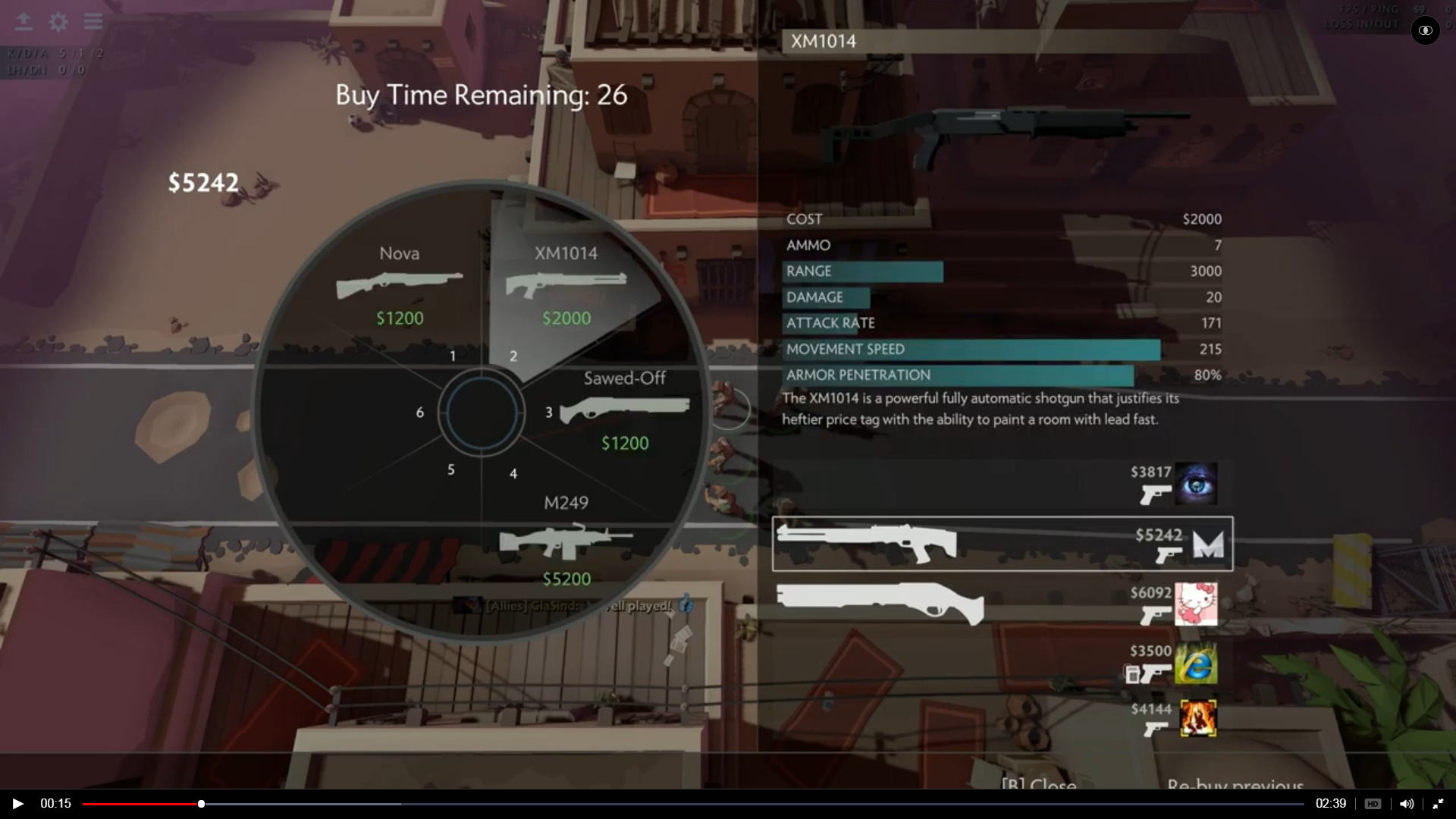Select the Internet Explorer avatar teammate

(1196, 664)
